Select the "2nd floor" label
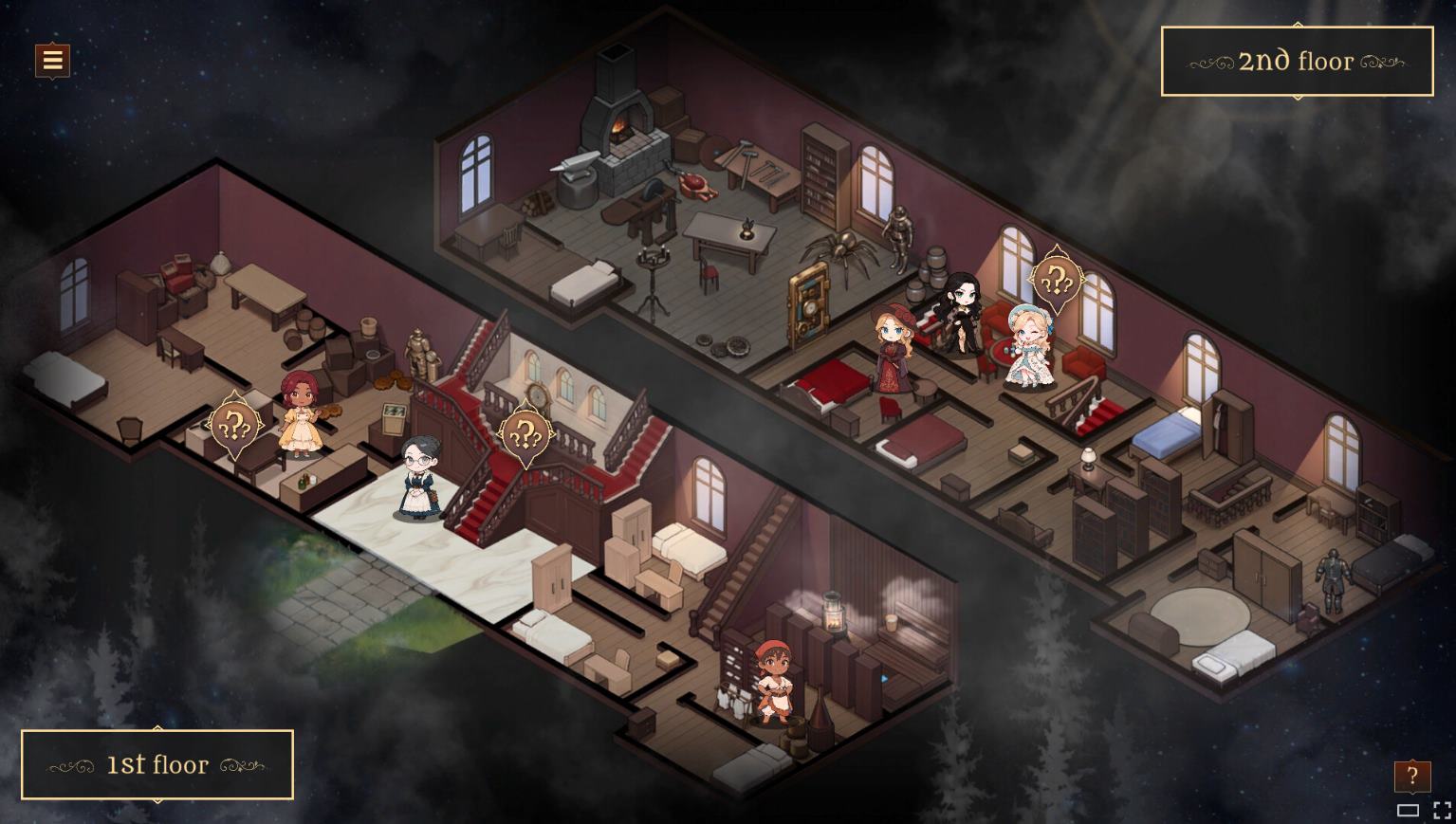This screenshot has height=824, width=1456. click(1296, 61)
